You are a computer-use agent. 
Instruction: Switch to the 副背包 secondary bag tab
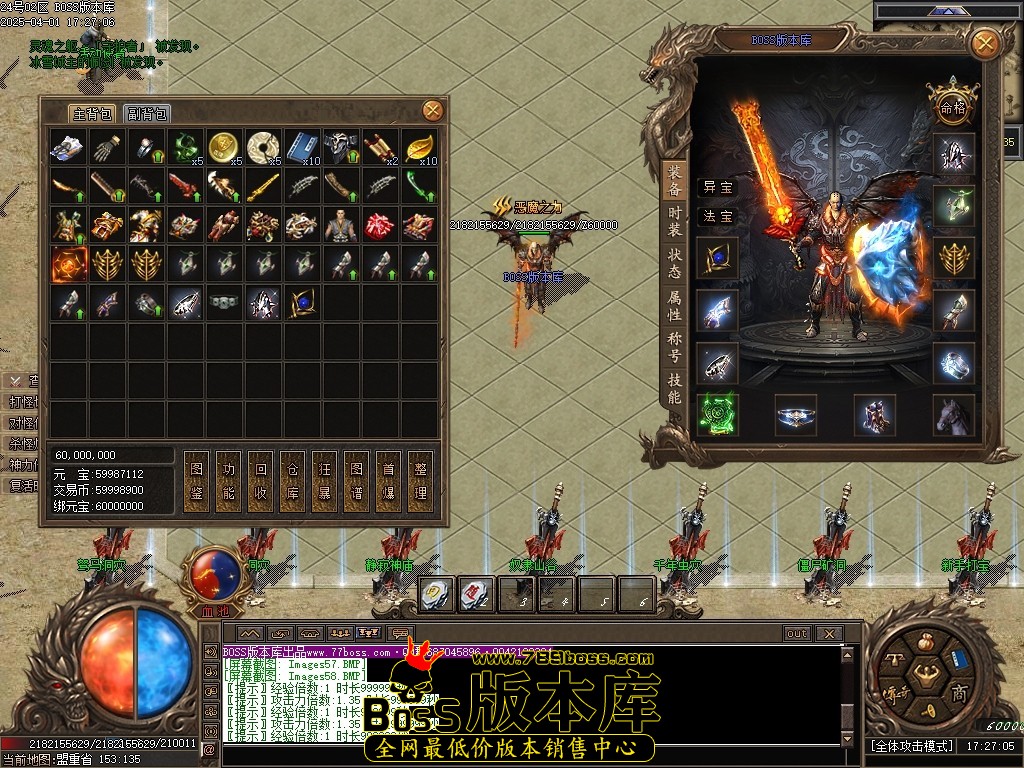147,113
